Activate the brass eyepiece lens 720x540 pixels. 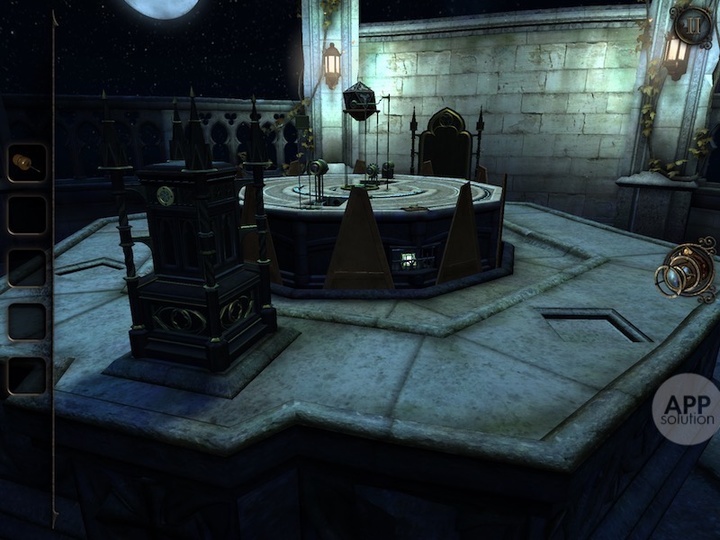click(x=688, y=270)
